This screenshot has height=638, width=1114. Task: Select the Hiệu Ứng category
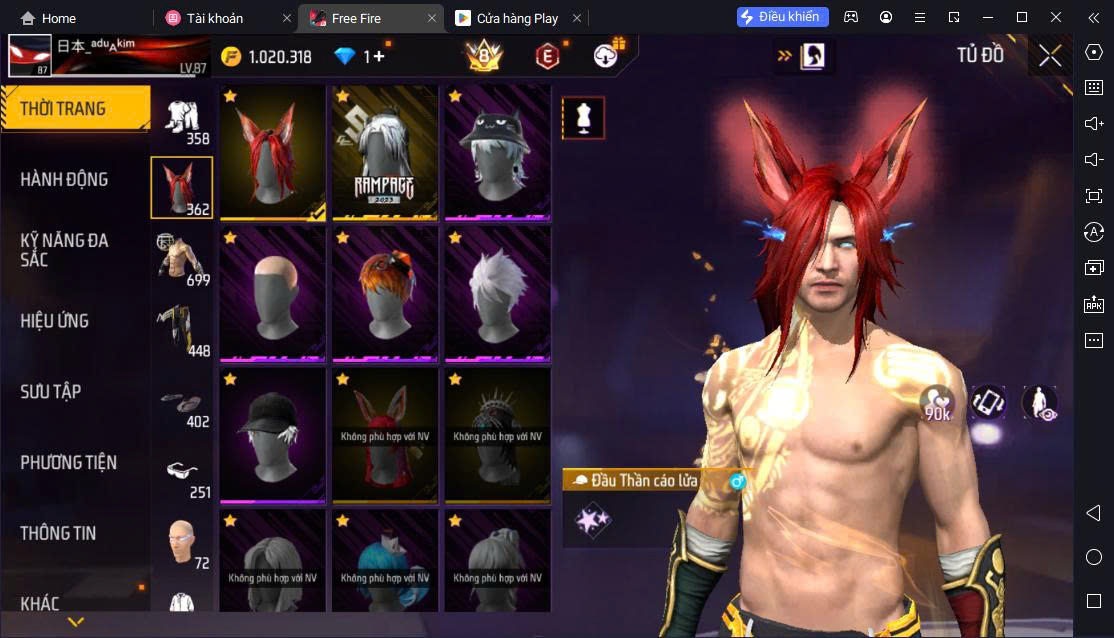55,321
